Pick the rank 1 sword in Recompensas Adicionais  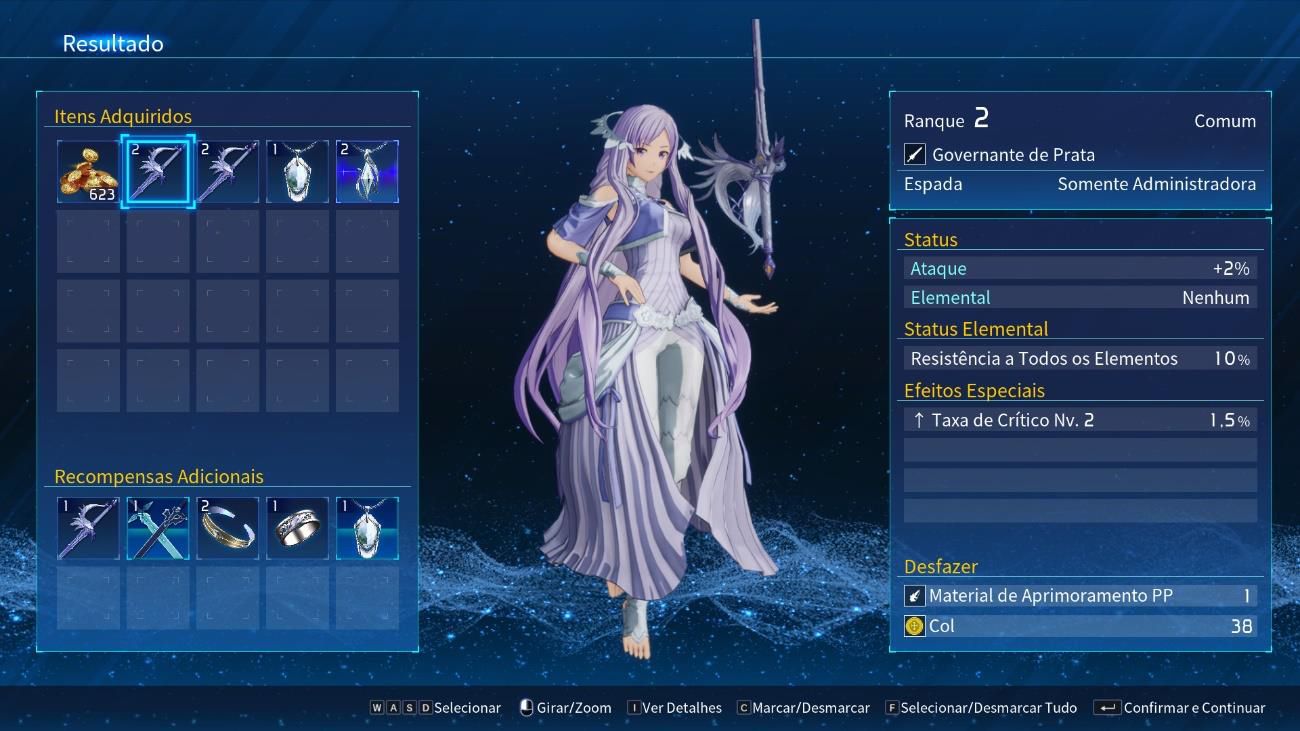[x=88, y=528]
